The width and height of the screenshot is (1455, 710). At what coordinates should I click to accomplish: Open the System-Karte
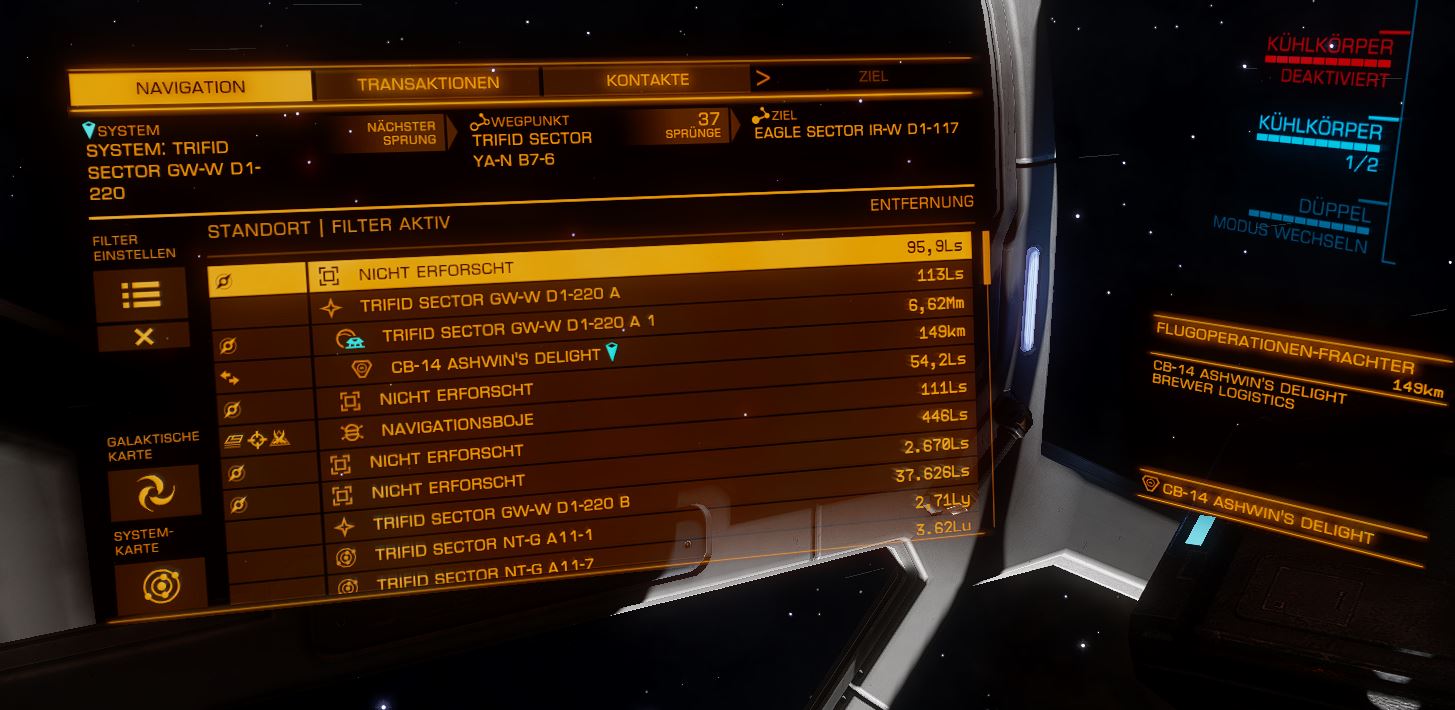[x=160, y=586]
